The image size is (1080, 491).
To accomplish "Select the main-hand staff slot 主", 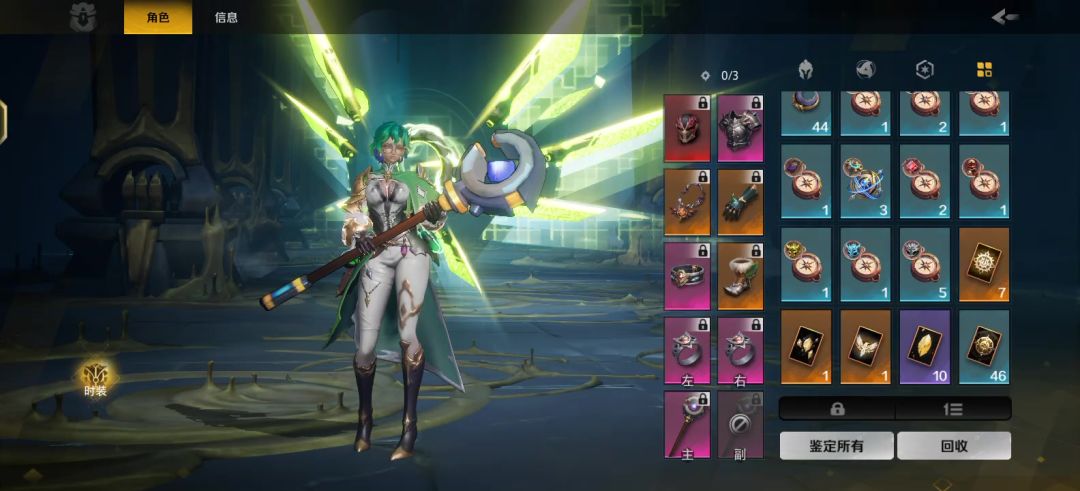I will point(687,424).
